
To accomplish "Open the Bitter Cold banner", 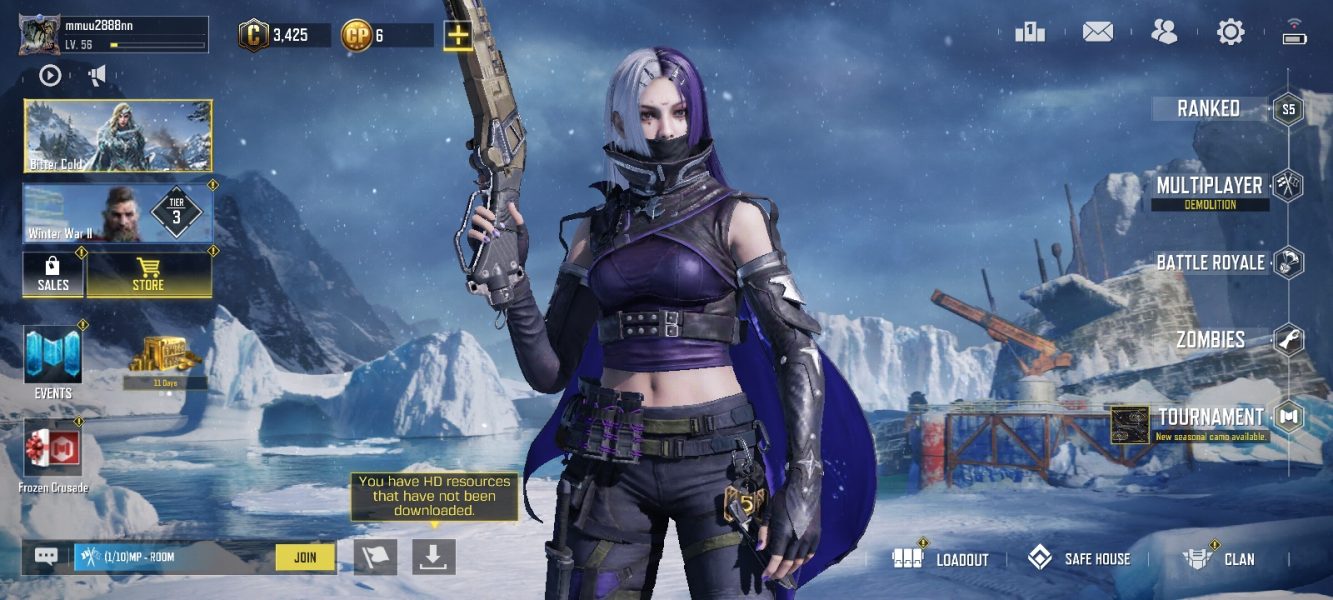I will pos(118,136).
